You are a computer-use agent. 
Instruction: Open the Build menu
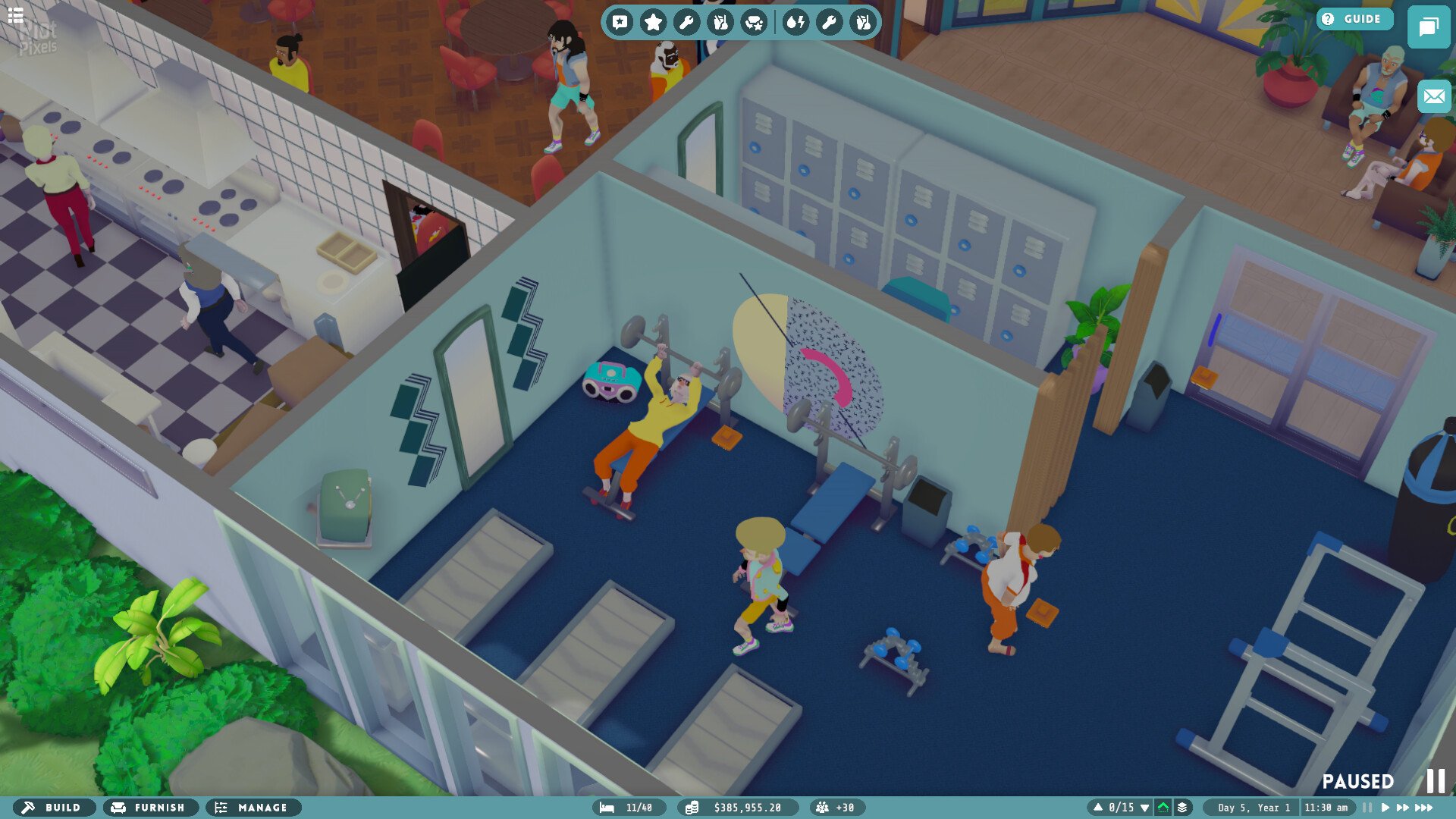55,808
